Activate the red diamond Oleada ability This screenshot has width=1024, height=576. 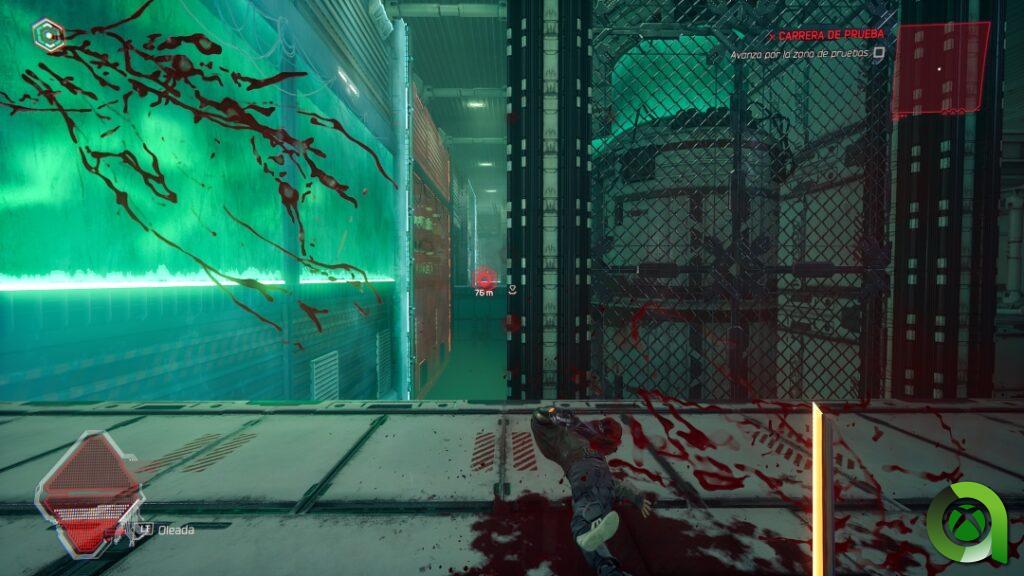[88, 490]
